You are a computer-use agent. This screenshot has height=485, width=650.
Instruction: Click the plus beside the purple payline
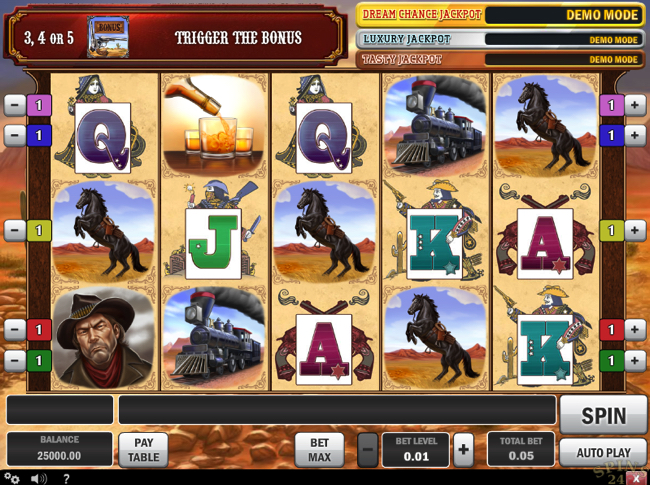pos(634,104)
